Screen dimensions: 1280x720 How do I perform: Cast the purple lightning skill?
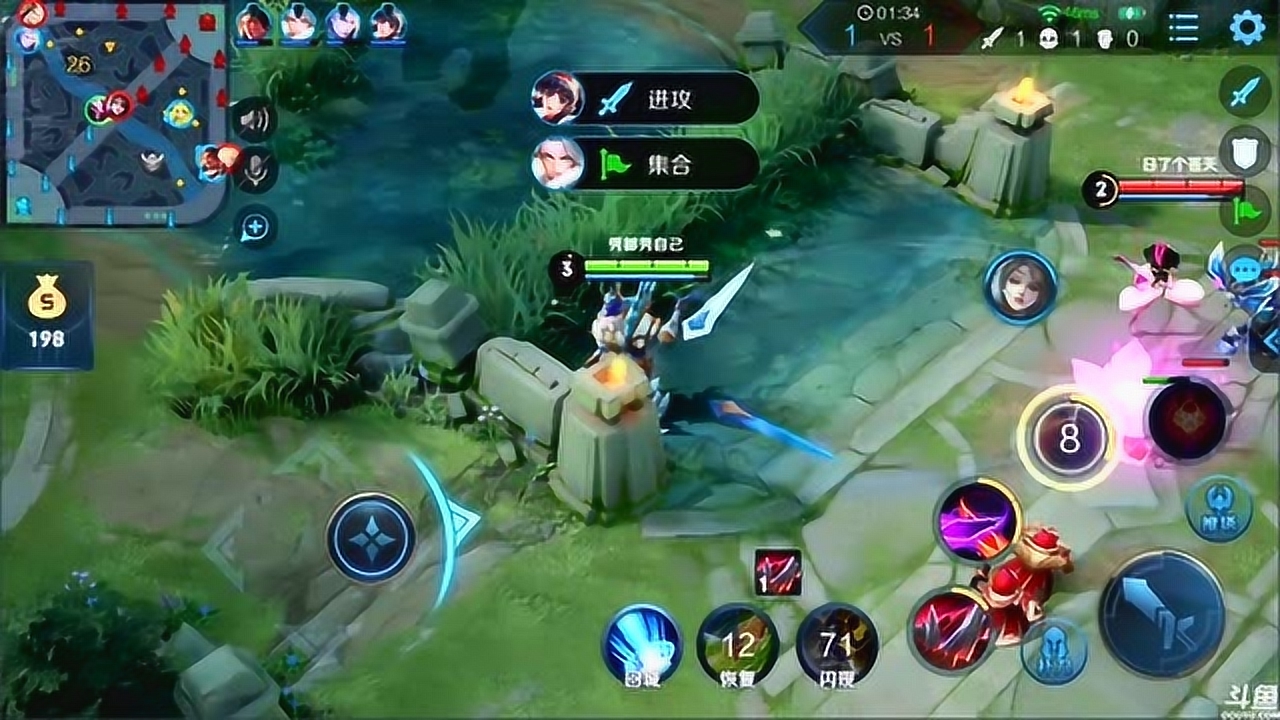tap(977, 520)
